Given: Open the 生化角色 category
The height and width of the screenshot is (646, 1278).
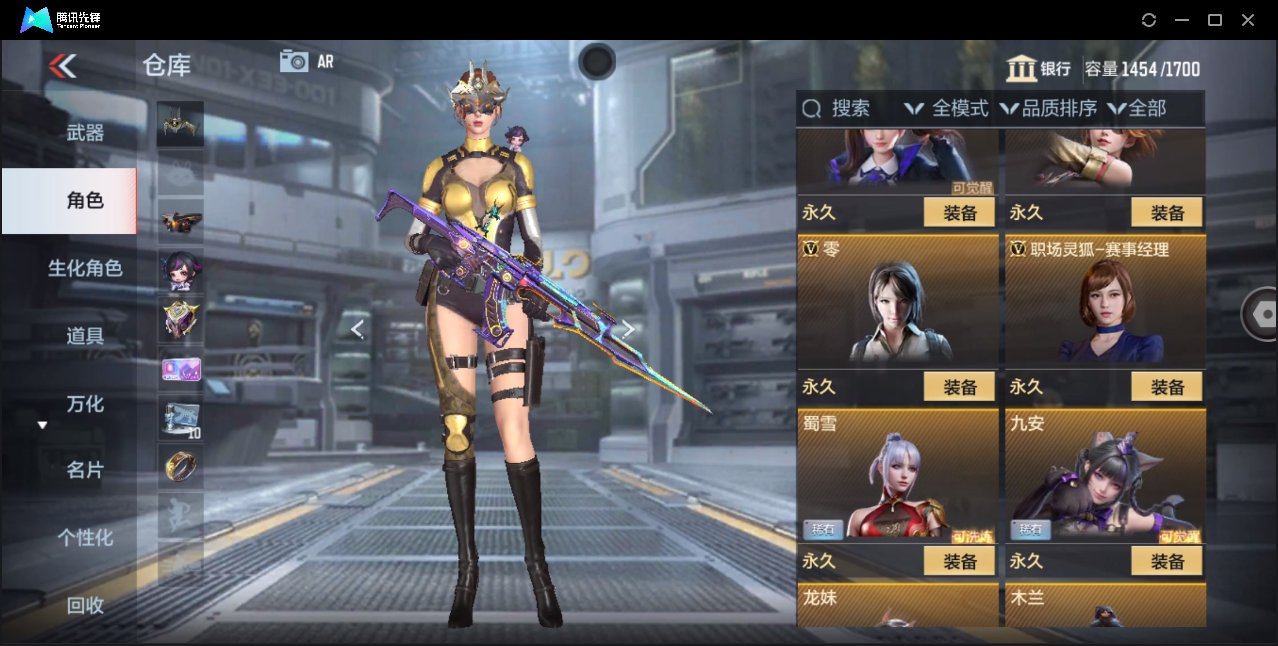Looking at the screenshot, I should pyautogui.click(x=85, y=268).
